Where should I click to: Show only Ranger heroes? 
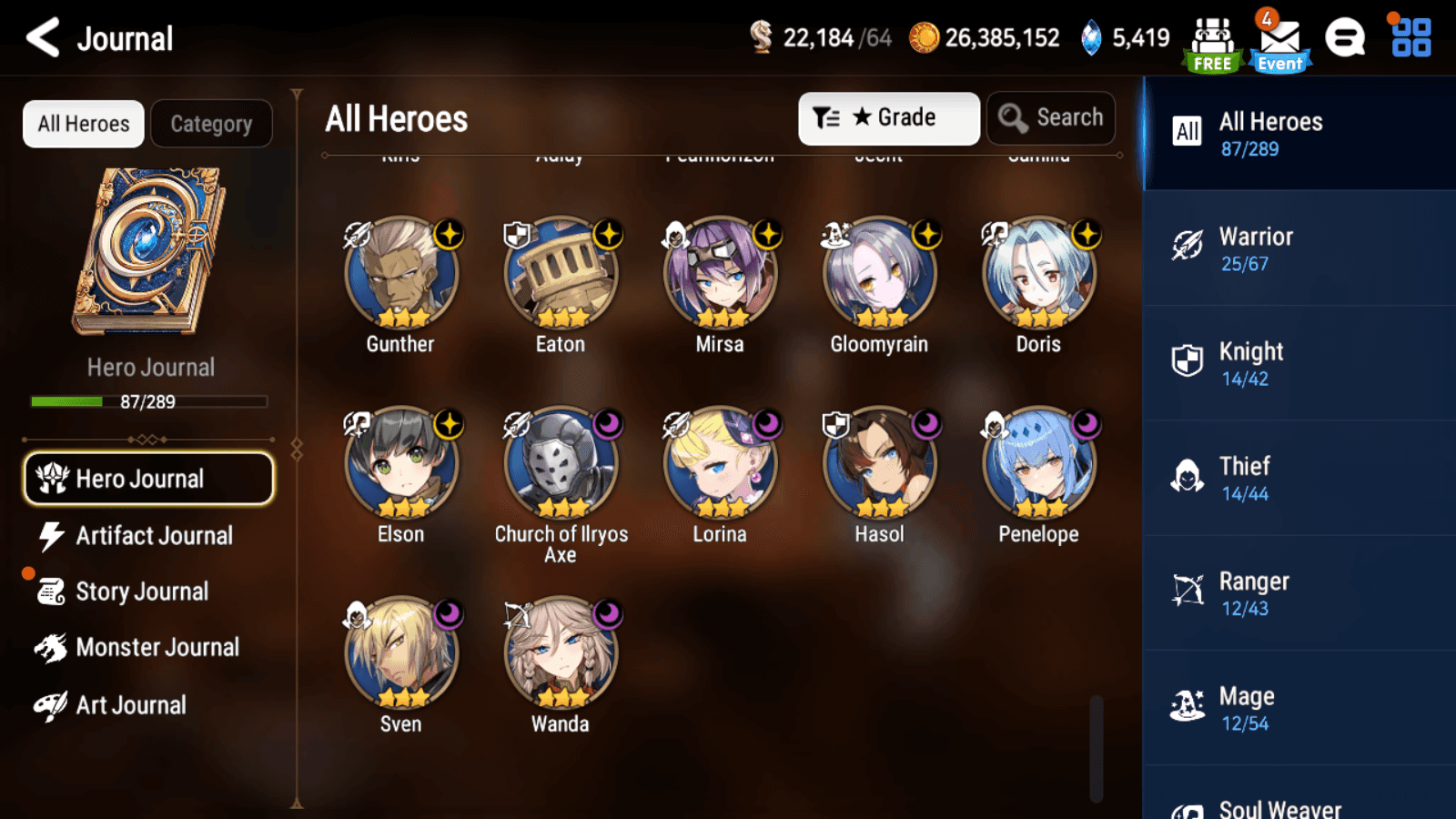click(x=1299, y=593)
